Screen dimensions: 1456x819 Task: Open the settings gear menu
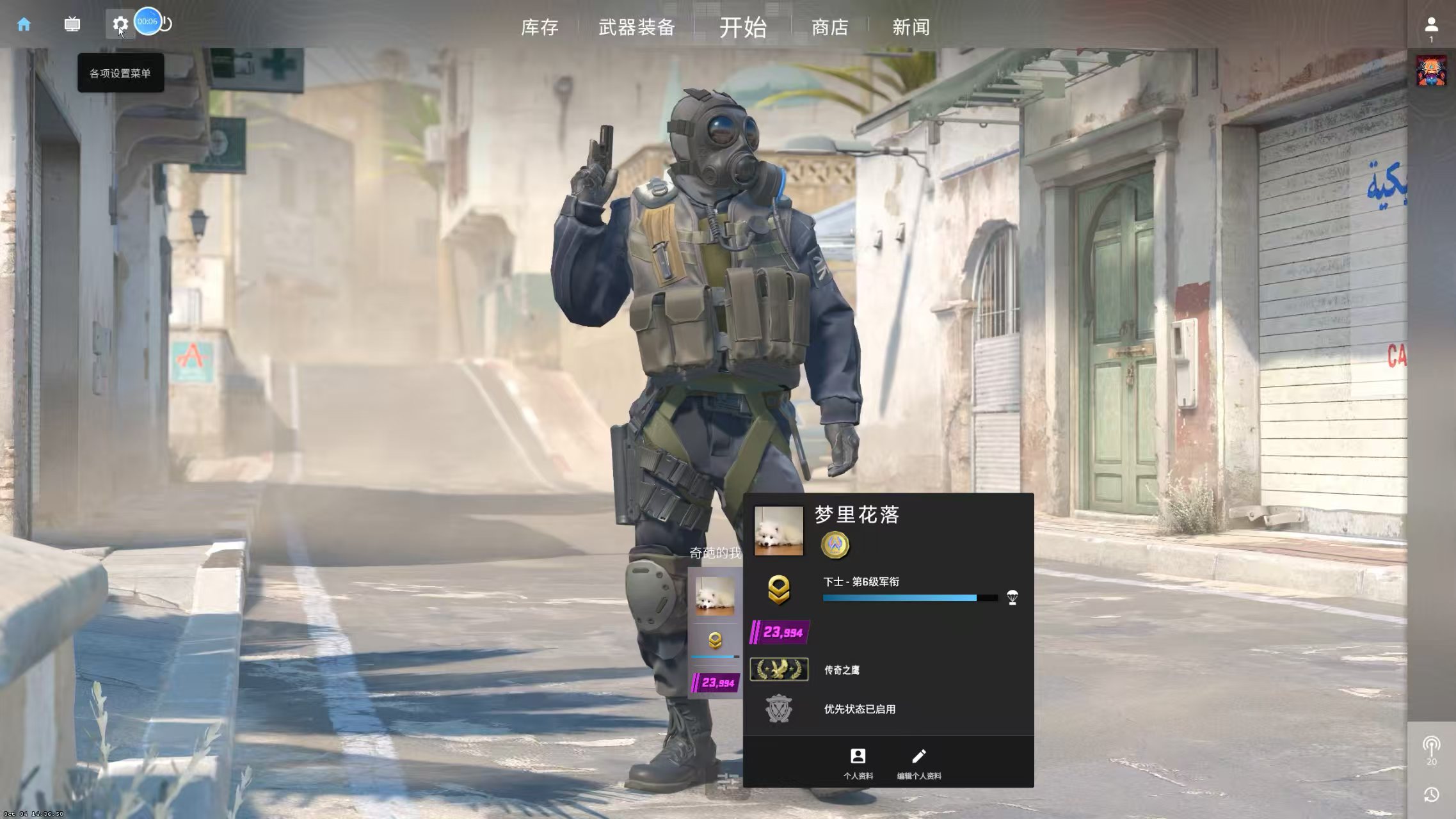click(120, 24)
